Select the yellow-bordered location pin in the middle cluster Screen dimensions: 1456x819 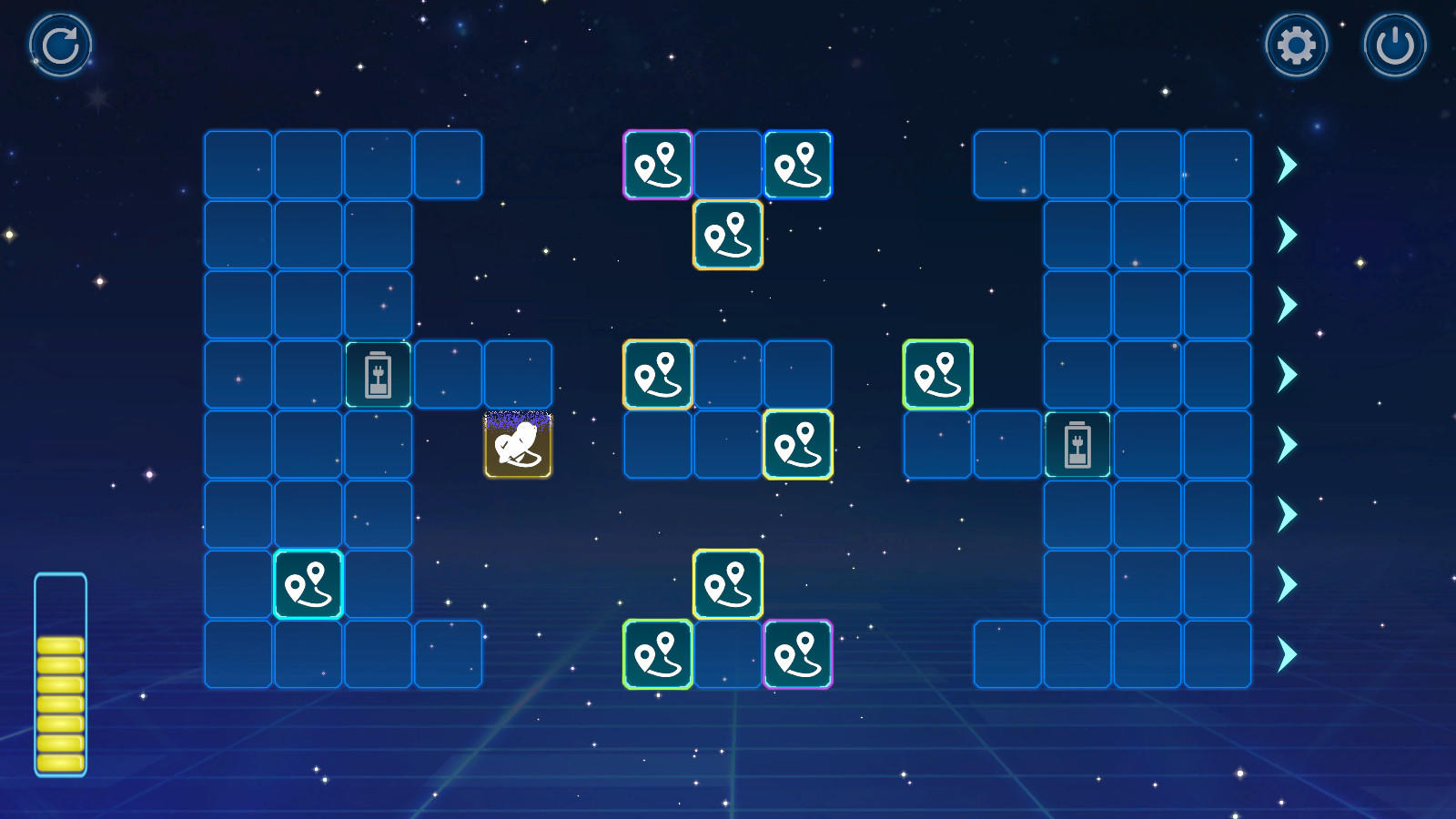pyautogui.click(x=798, y=443)
